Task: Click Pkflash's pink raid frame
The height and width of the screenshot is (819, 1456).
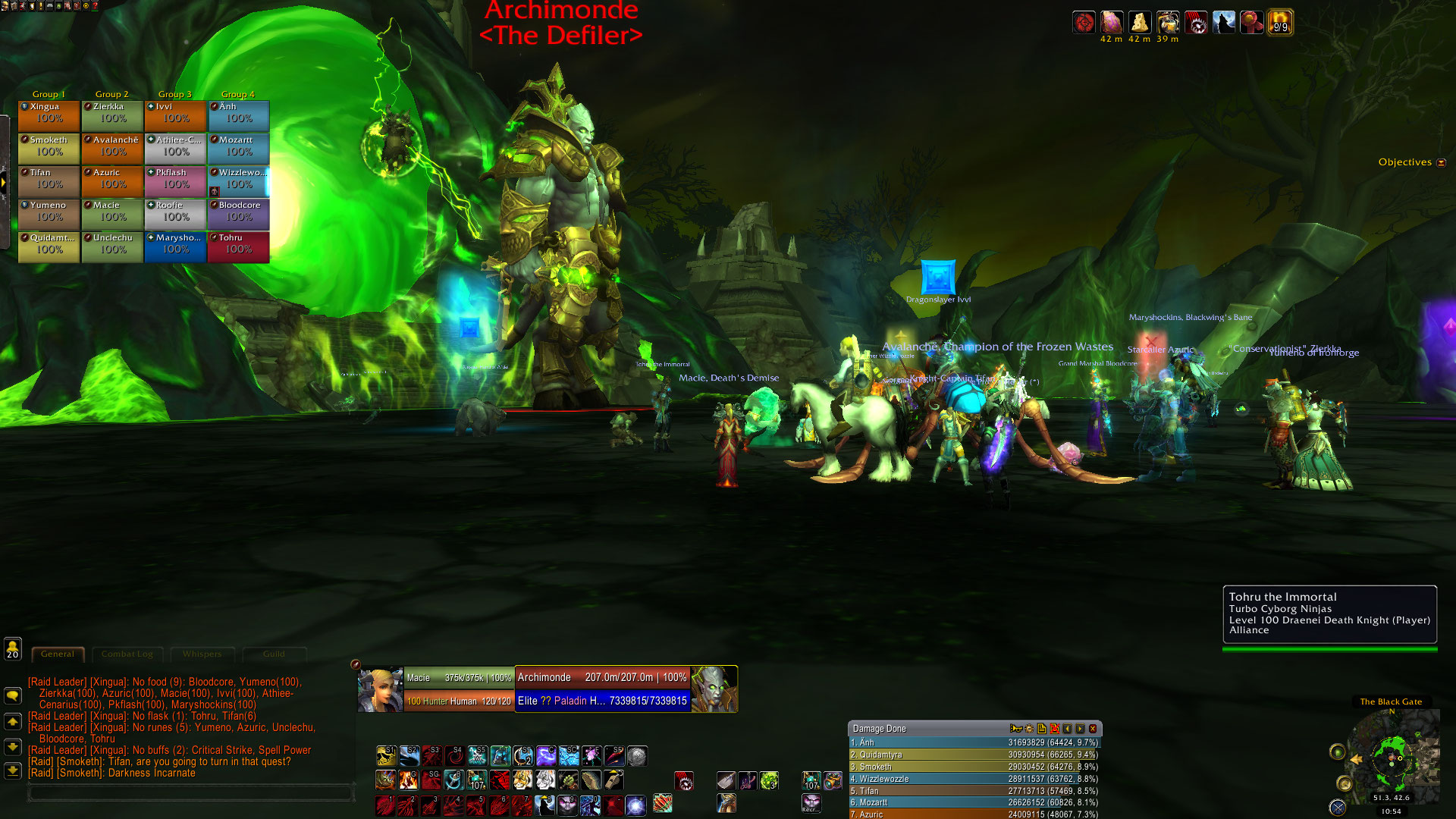Action: (175, 181)
